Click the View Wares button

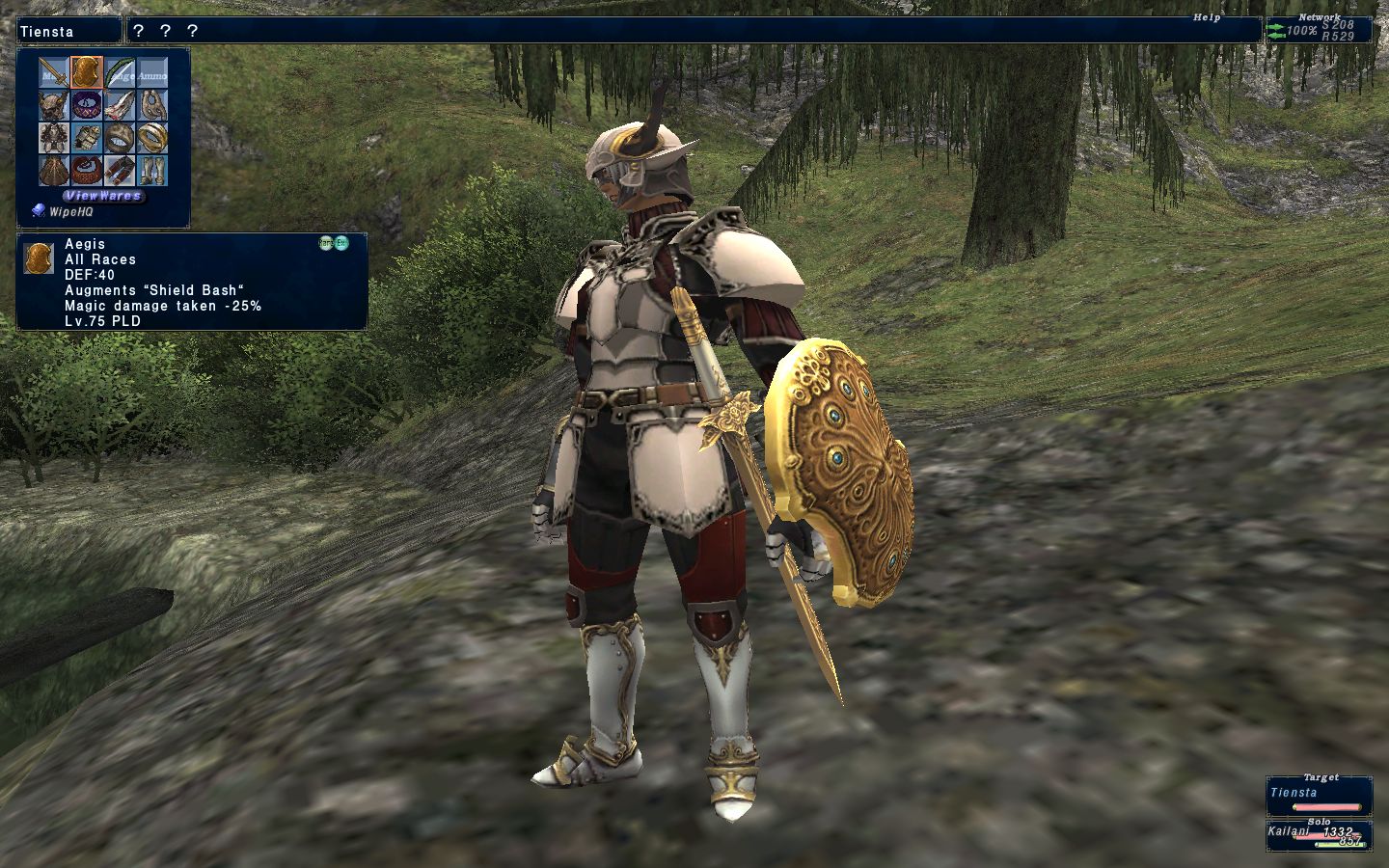103,195
